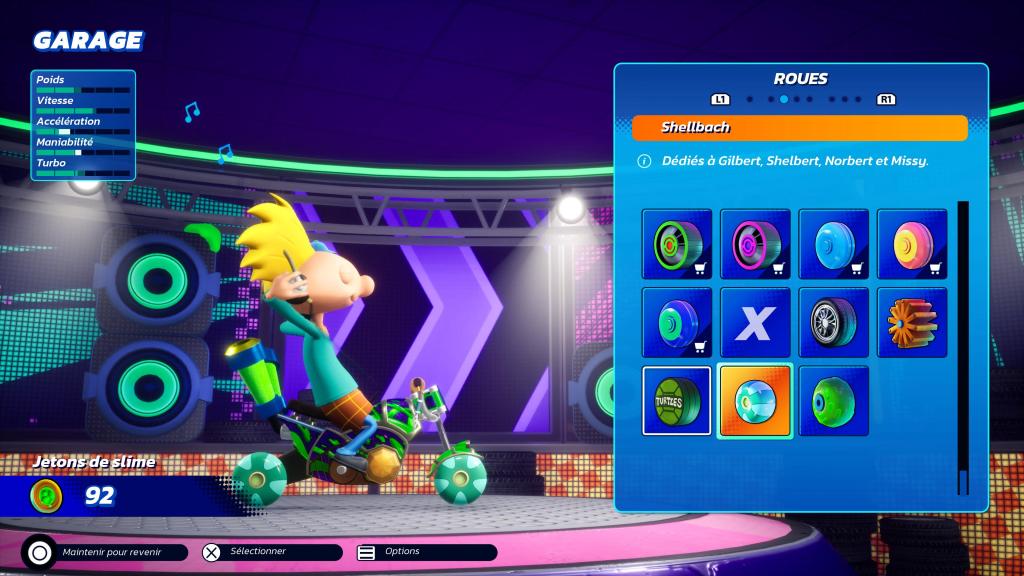Choose the magenta-rimmed neon wheel
Screen dimensions: 1024x576
point(755,244)
